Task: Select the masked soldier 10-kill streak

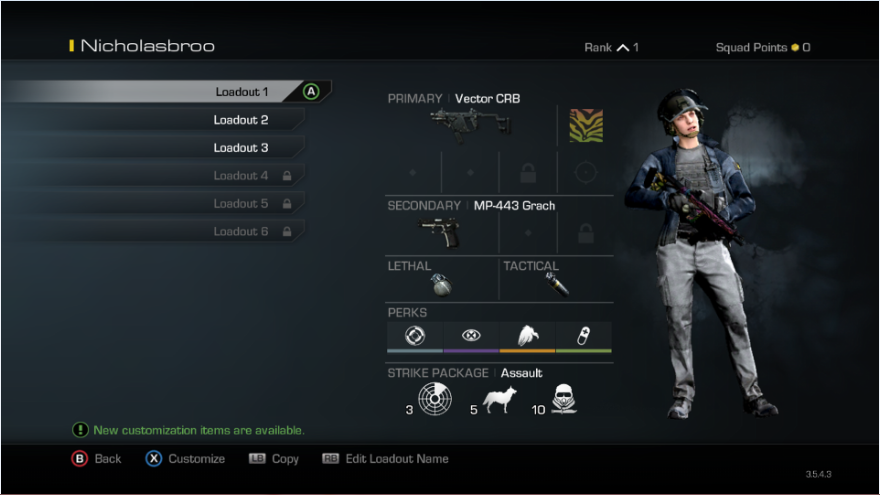Action: coord(566,400)
